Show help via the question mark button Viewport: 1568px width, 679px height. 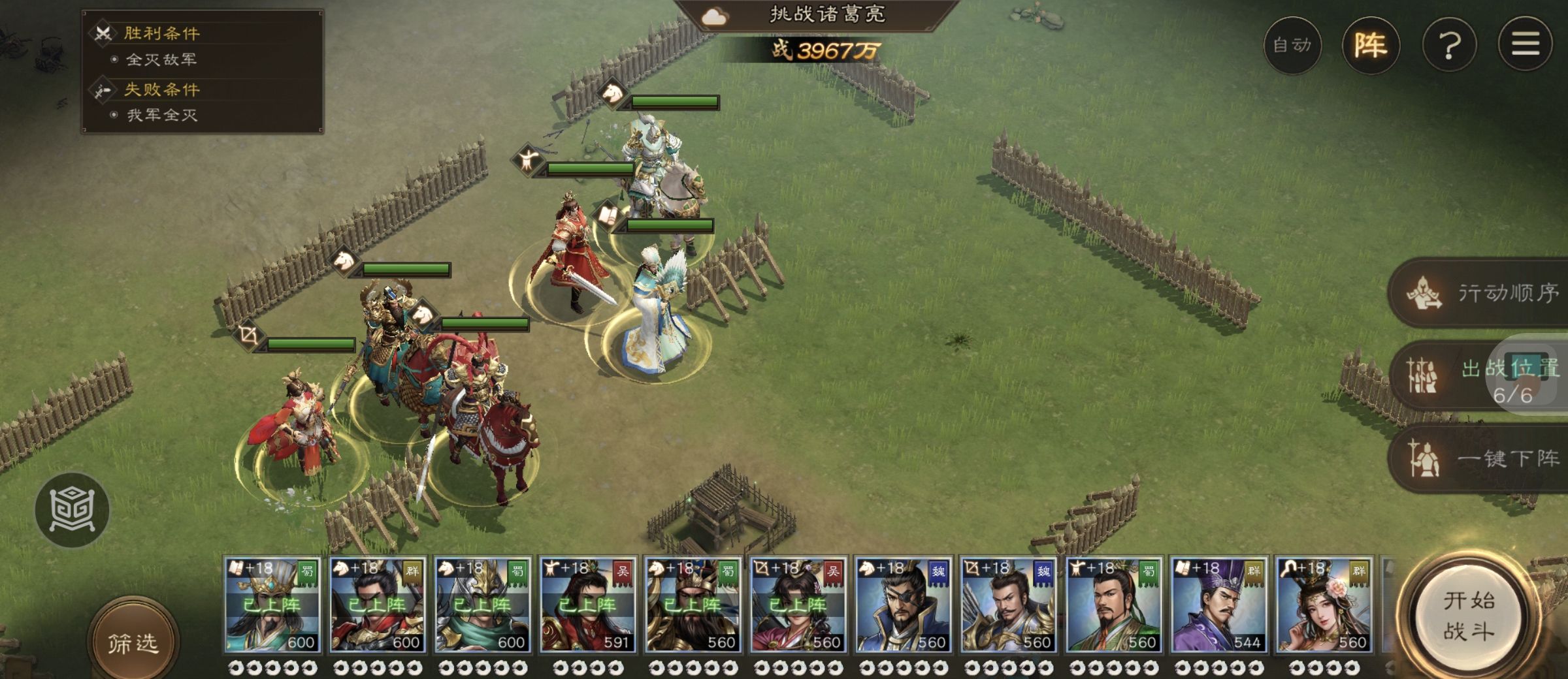tap(1449, 45)
